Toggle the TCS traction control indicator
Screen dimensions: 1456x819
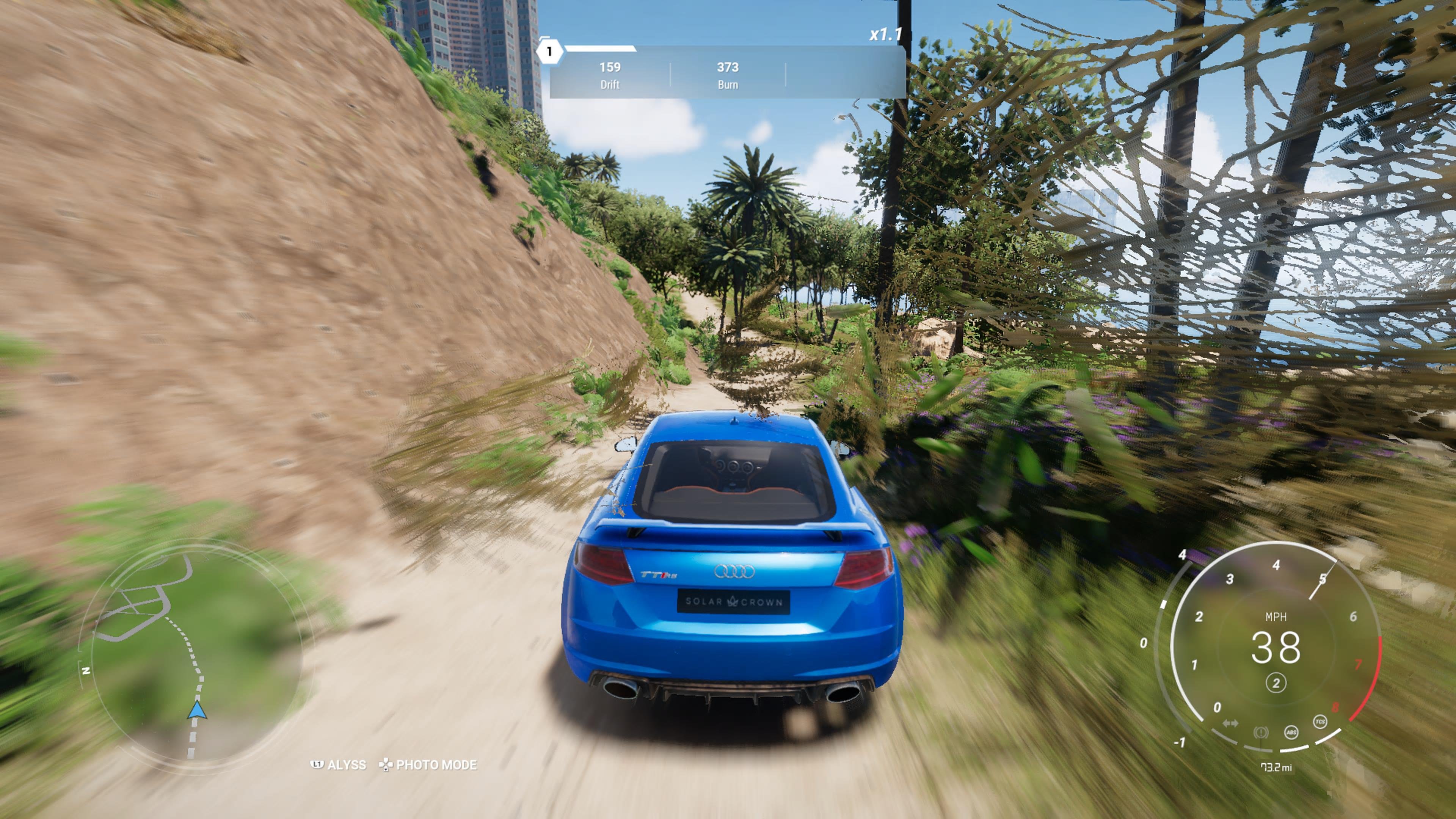[1320, 722]
